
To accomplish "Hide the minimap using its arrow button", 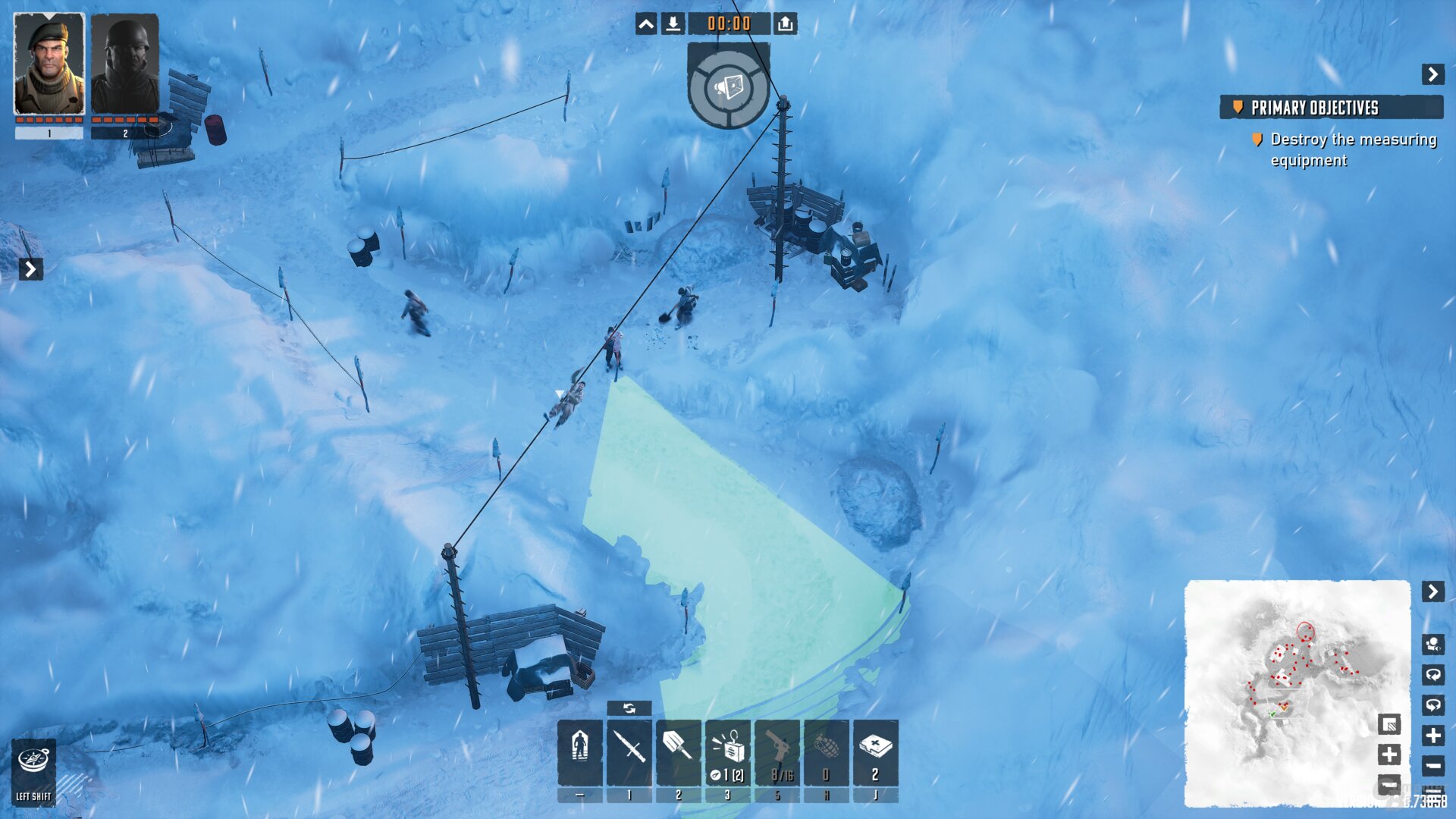I will [x=1432, y=591].
